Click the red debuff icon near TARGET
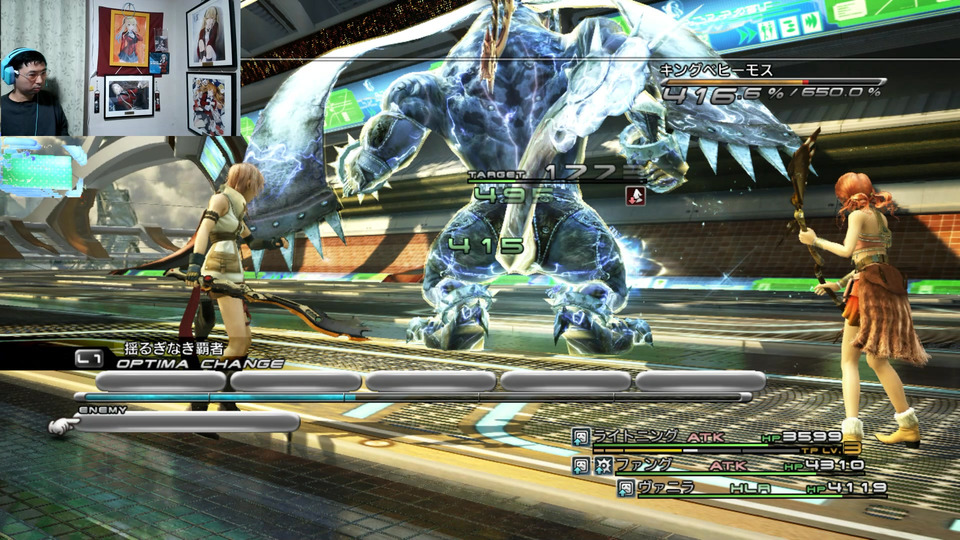 pyautogui.click(x=635, y=196)
